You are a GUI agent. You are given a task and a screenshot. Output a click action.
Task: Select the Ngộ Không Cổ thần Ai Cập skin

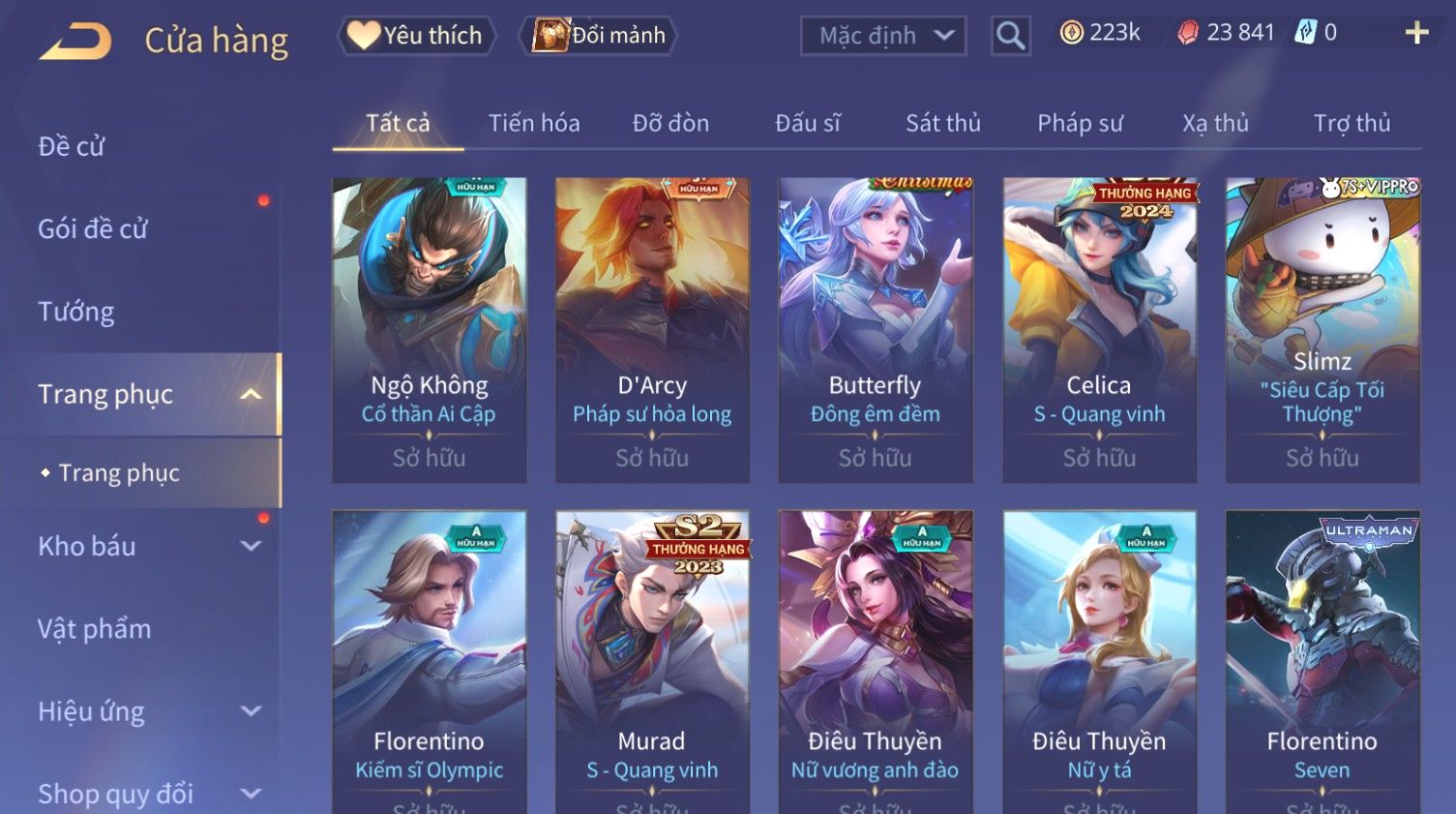(429, 329)
